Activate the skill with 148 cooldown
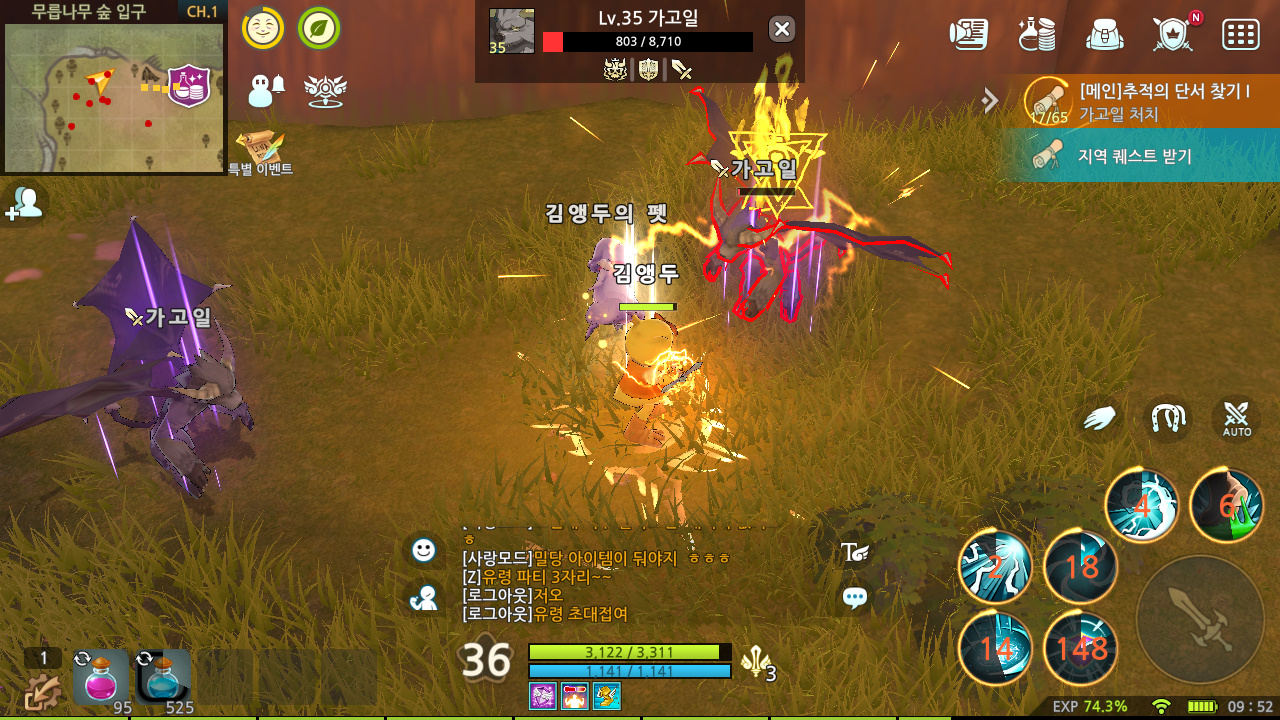 [1080, 648]
